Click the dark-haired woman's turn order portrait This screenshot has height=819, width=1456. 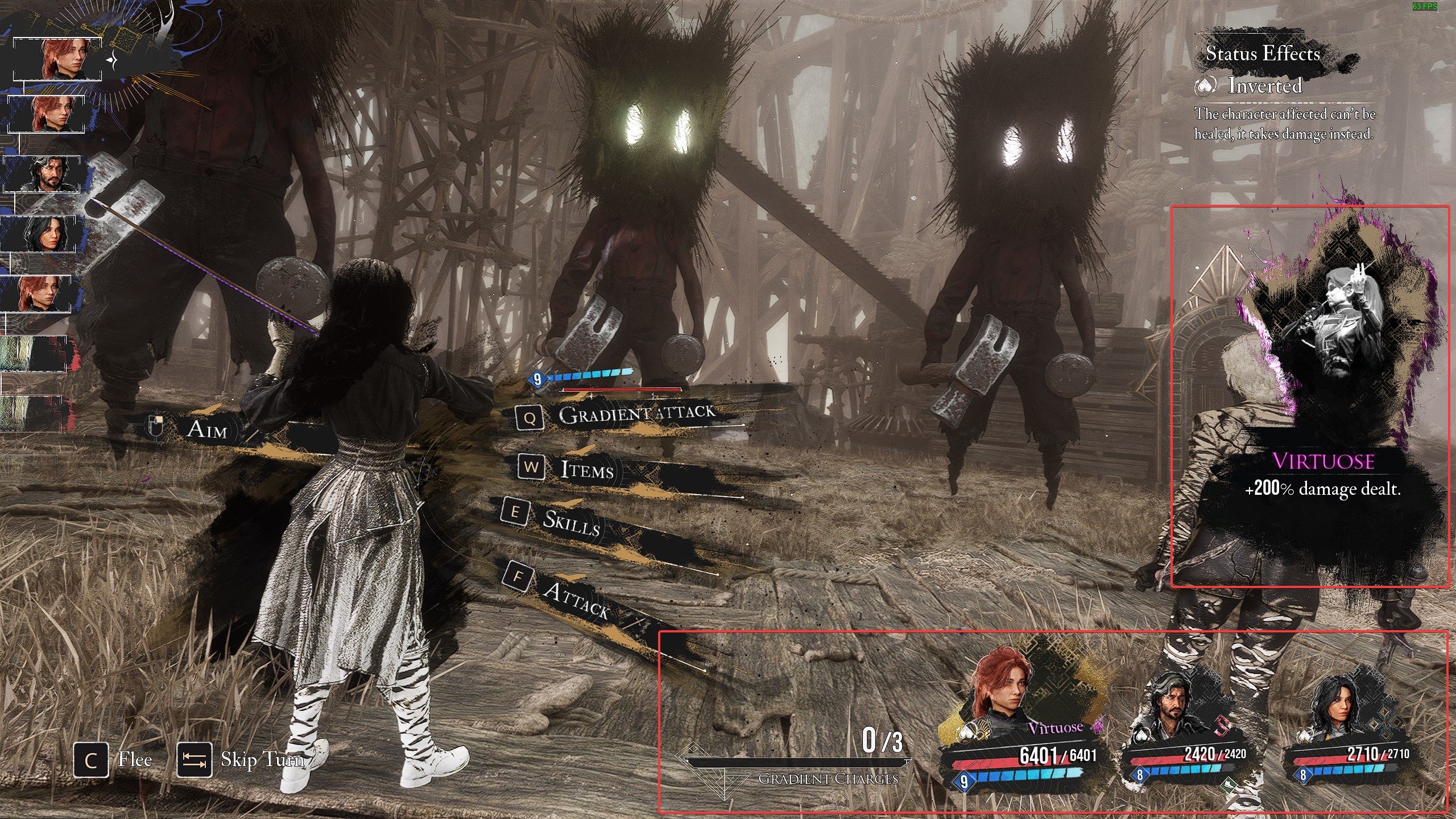point(41,234)
